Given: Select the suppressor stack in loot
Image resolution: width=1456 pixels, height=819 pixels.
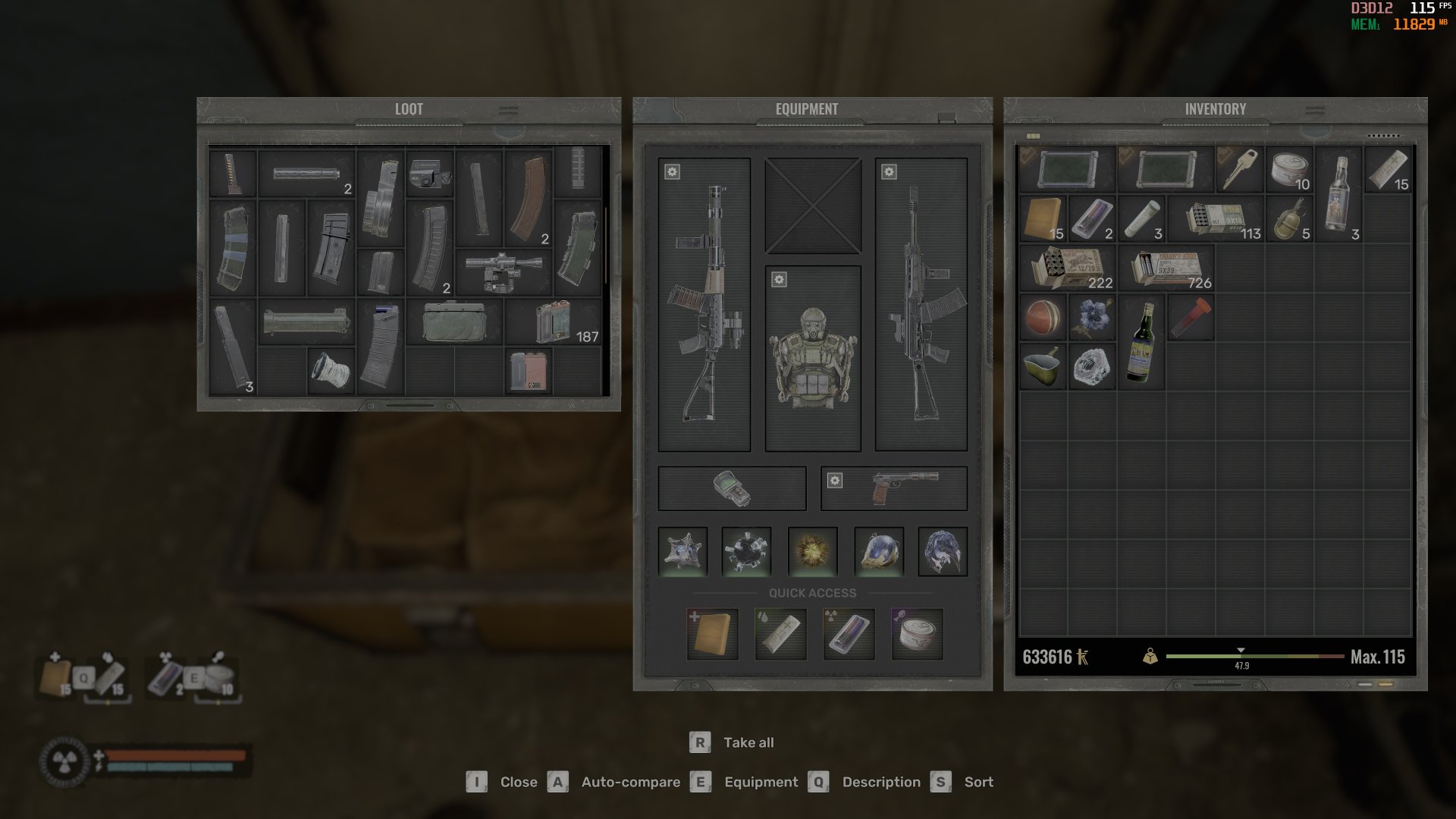Looking at the screenshot, I should point(306,174).
